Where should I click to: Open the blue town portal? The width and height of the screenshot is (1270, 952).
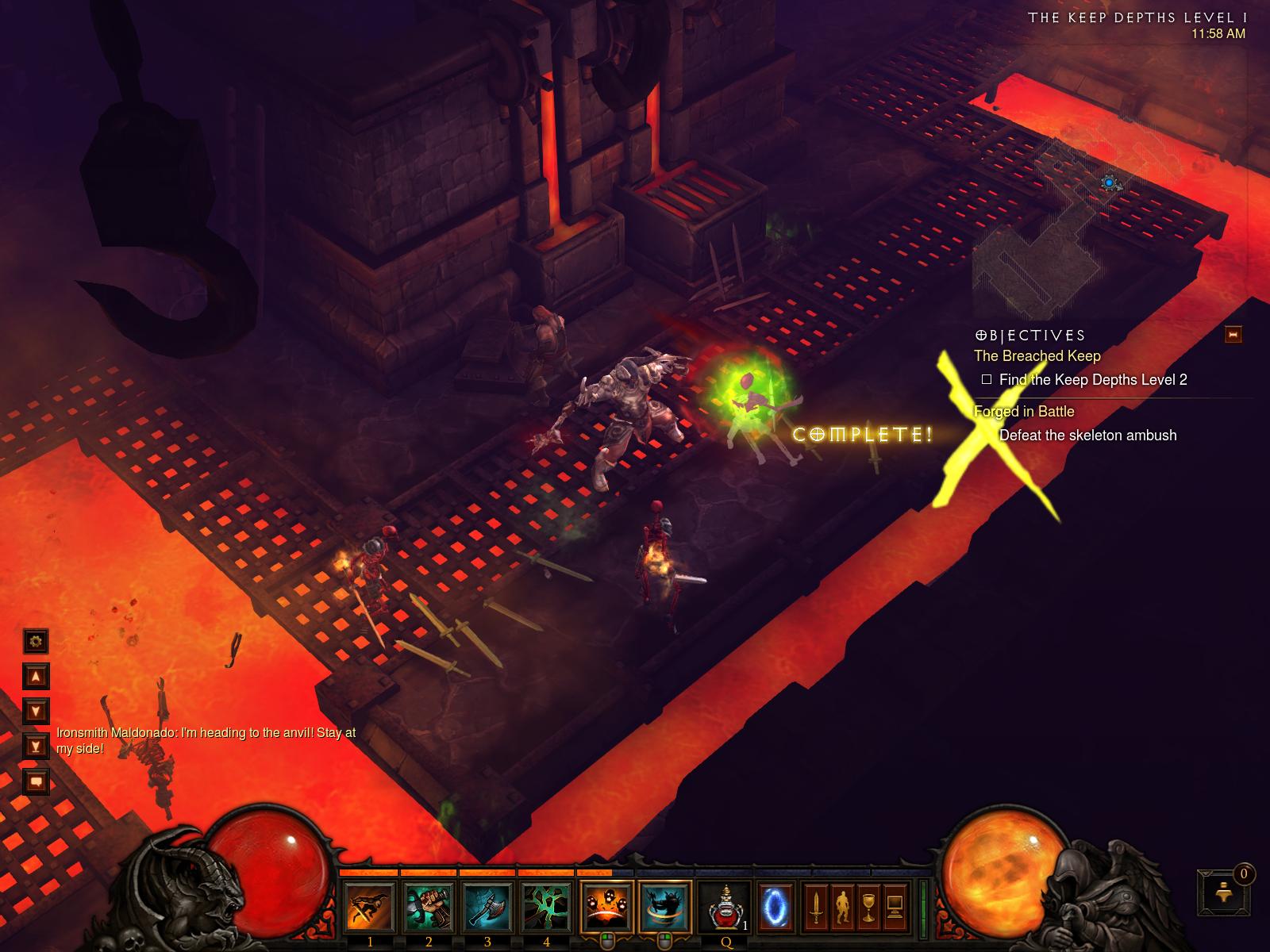tap(774, 905)
